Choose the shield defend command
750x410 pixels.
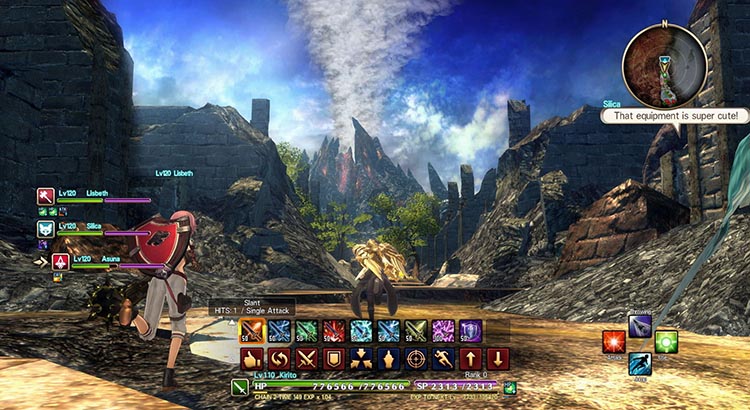pos(334,358)
